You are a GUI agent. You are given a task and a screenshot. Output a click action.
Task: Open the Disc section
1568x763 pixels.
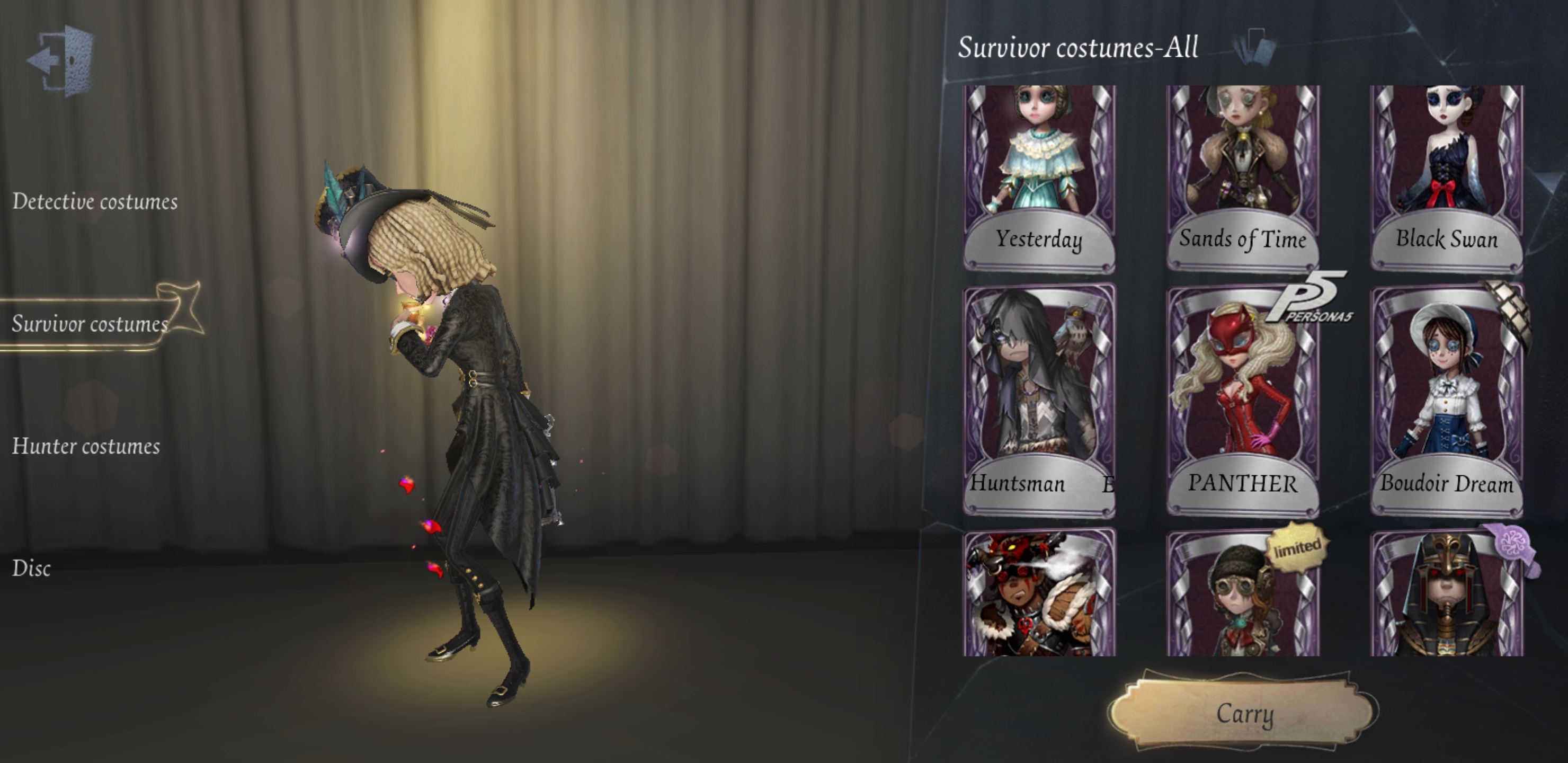click(32, 569)
